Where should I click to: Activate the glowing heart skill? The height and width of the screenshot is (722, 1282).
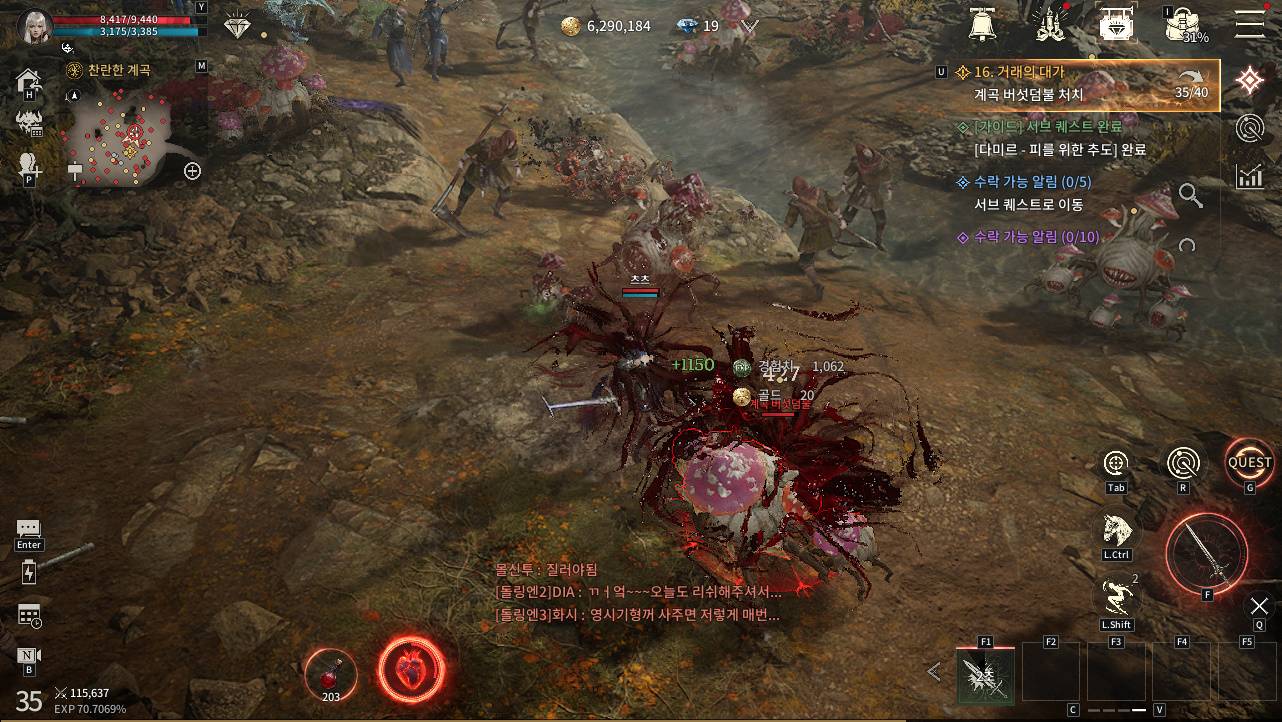tap(411, 668)
